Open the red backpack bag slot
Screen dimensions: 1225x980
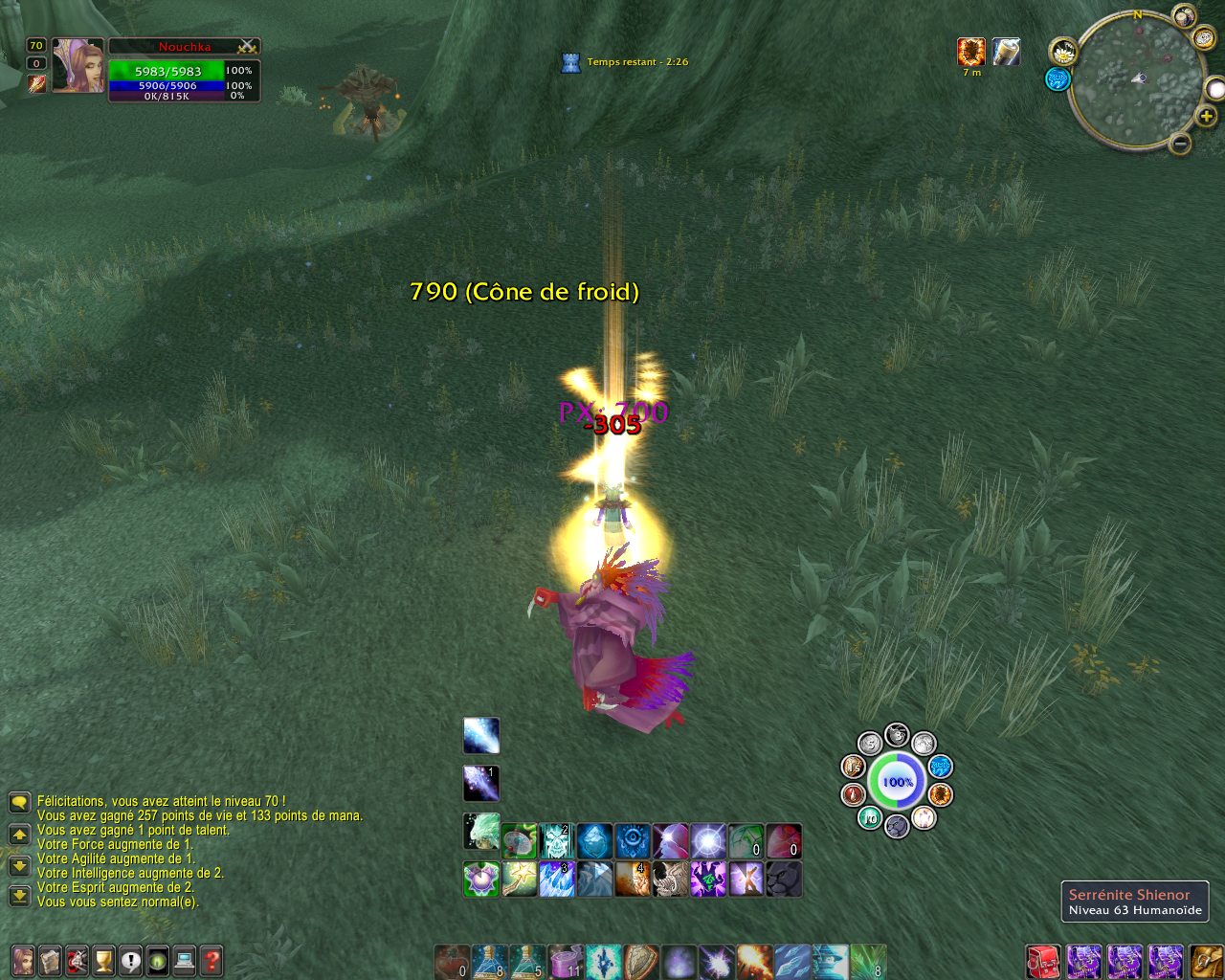click(x=1042, y=961)
